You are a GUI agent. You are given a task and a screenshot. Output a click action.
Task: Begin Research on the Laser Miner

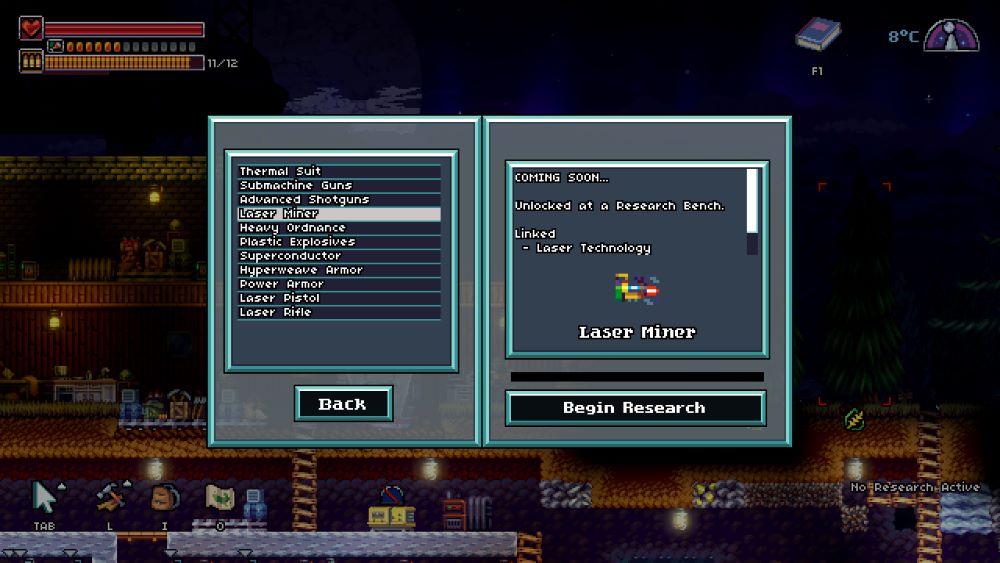(635, 408)
